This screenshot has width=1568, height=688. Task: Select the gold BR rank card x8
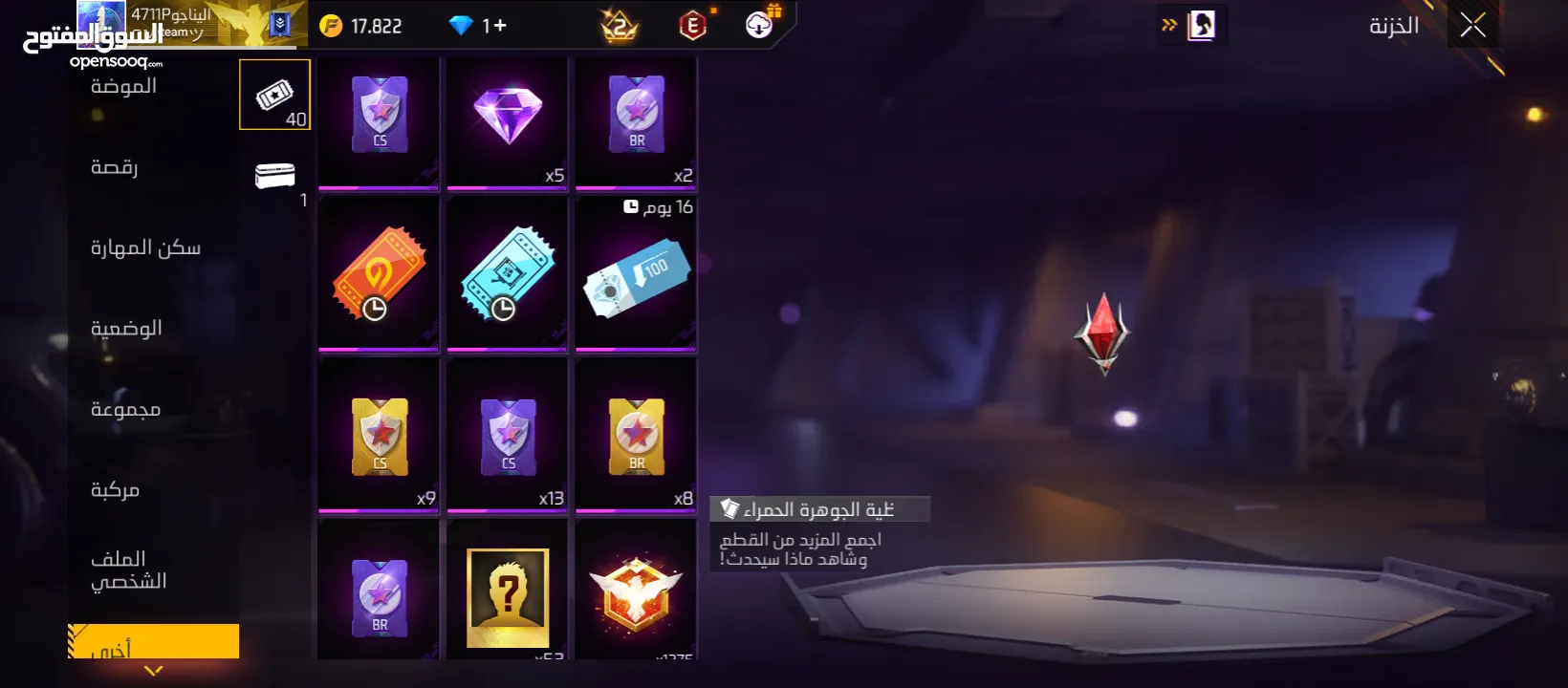tap(636, 436)
